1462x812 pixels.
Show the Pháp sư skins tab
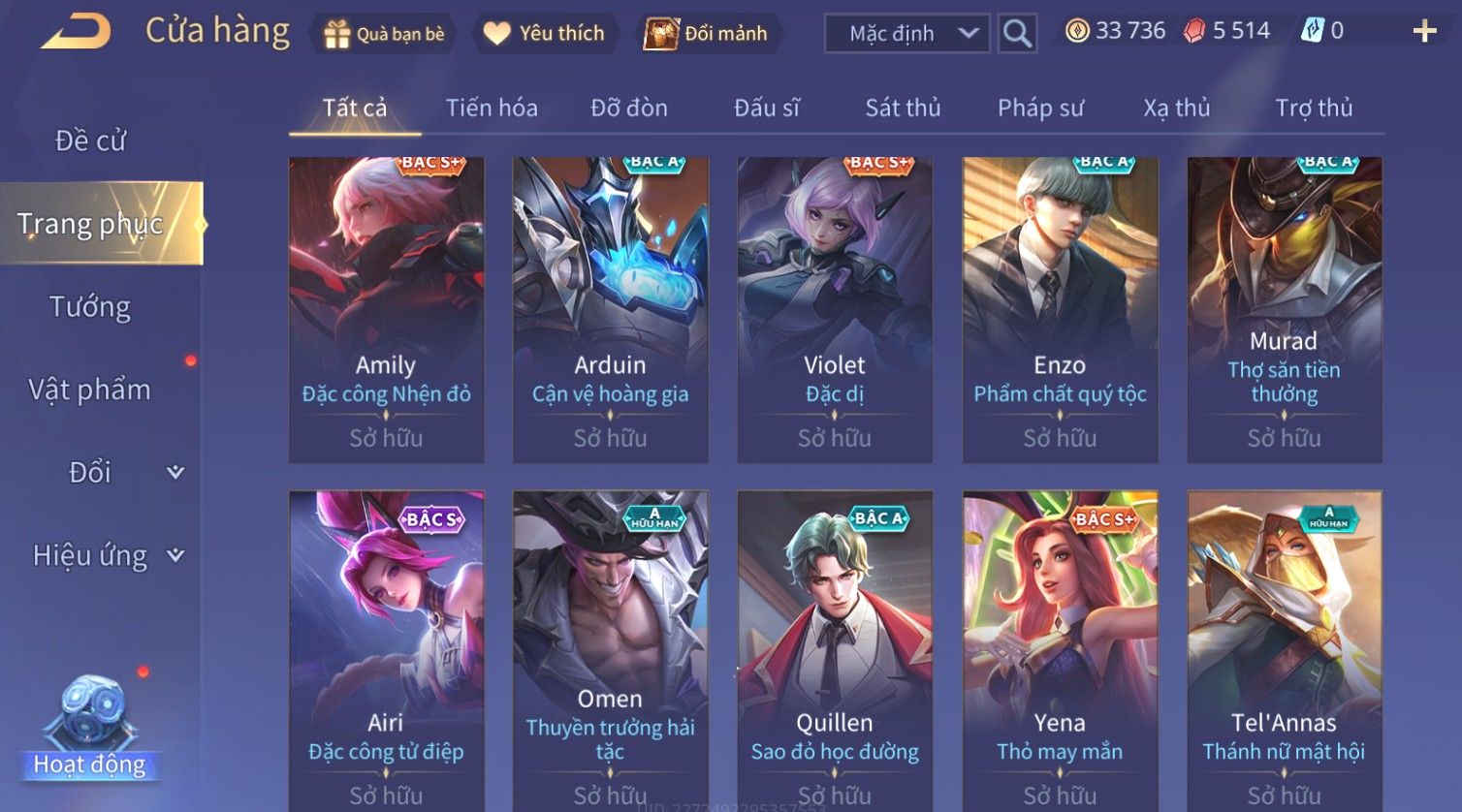point(1040,109)
